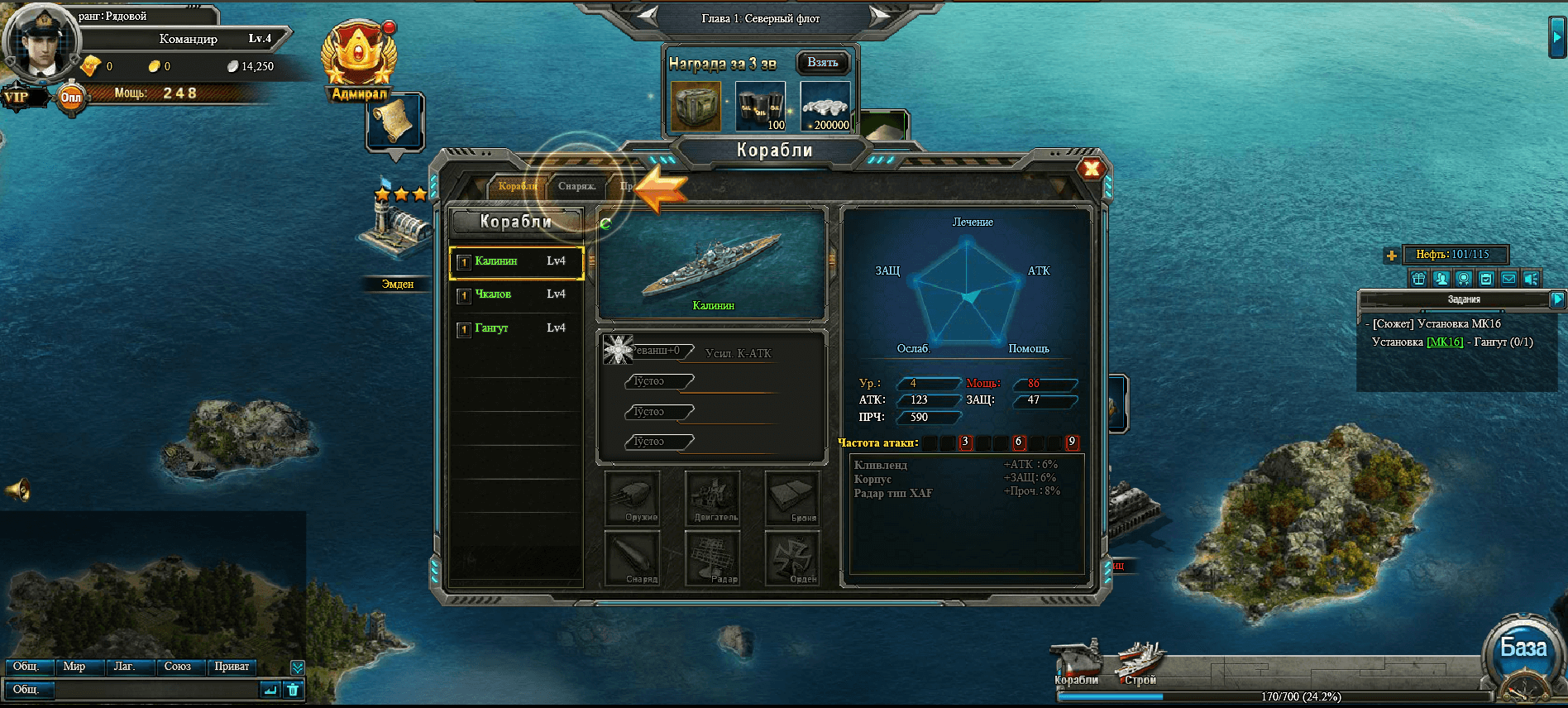The width and height of the screenshot is (1568, 708).
Task: Select the Броня armor slot
Action: point(793,498)
